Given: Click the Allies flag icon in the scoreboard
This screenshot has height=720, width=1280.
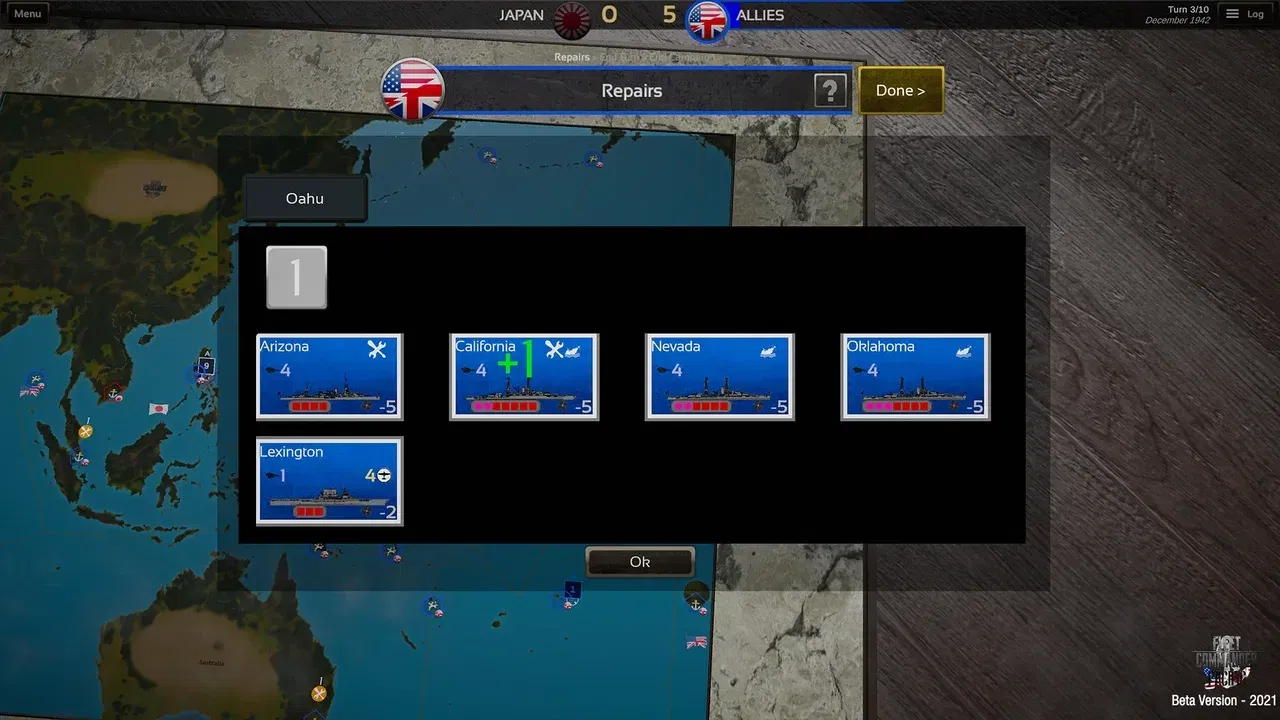Looking at the screenshot, I should 708,17.
